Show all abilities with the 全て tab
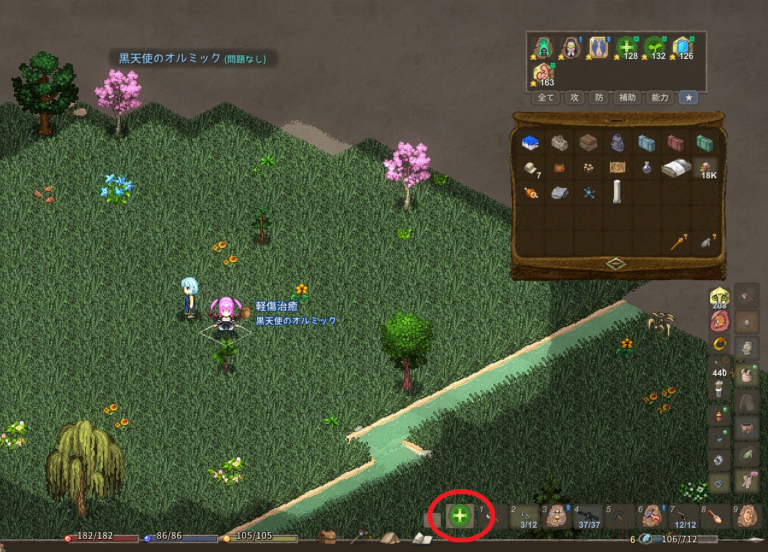 point(546,98)
